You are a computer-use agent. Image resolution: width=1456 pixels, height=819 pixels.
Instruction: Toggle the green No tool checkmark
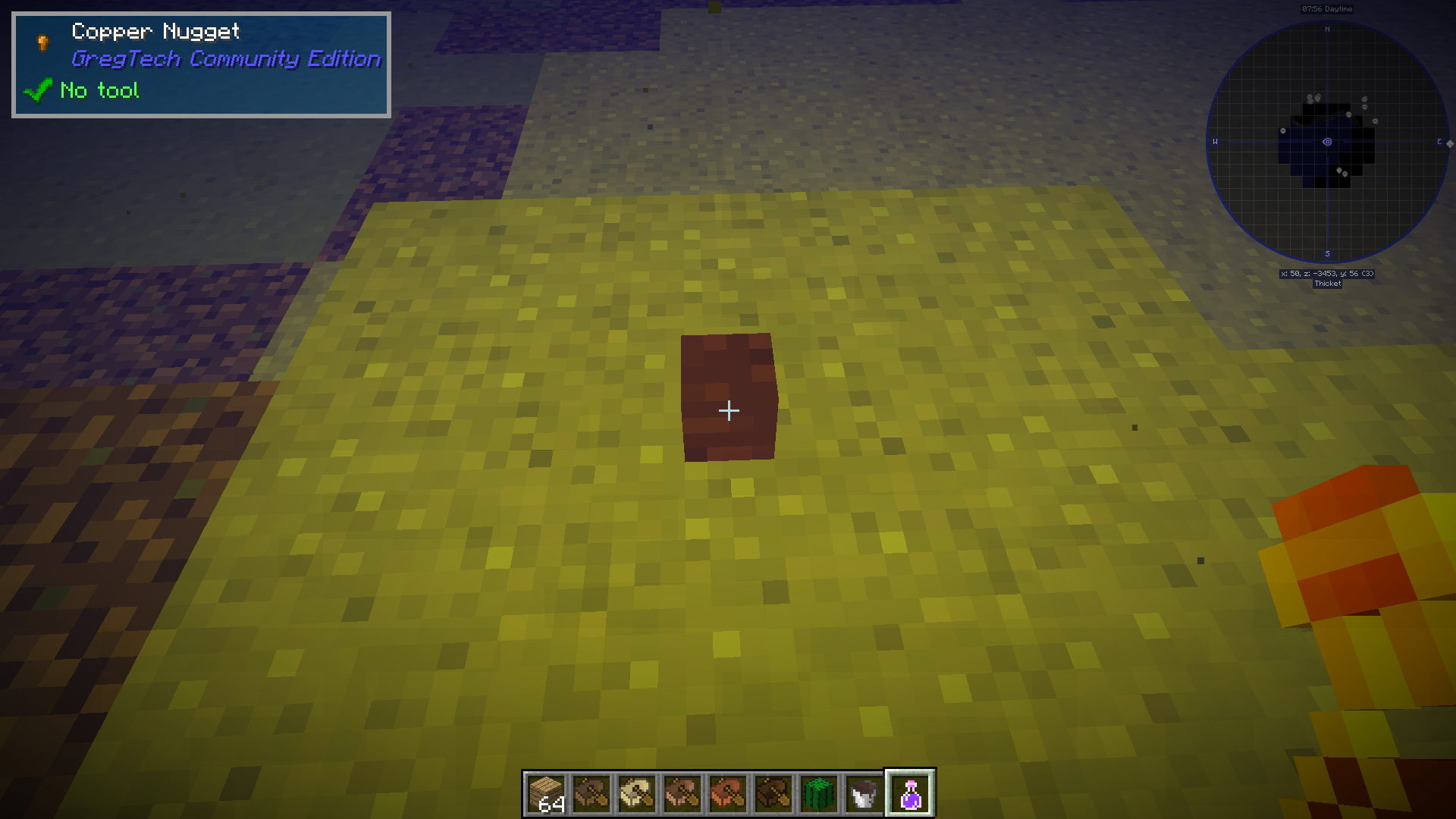[39, 90]
